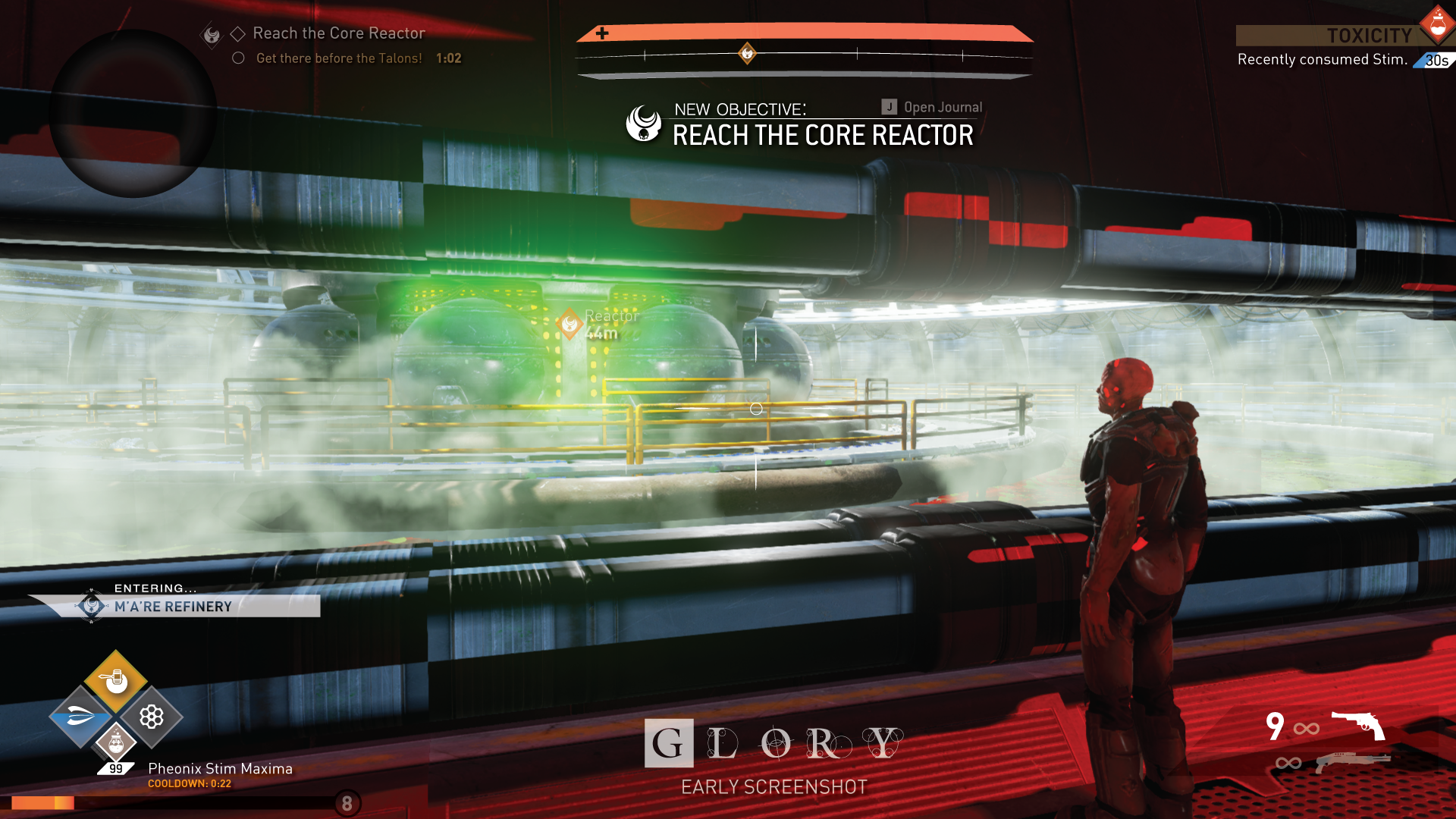Viewport: 1456px width, 819px height.
Task: Select the revolver cylinder ability icon
Action: [x=152, y=717]
